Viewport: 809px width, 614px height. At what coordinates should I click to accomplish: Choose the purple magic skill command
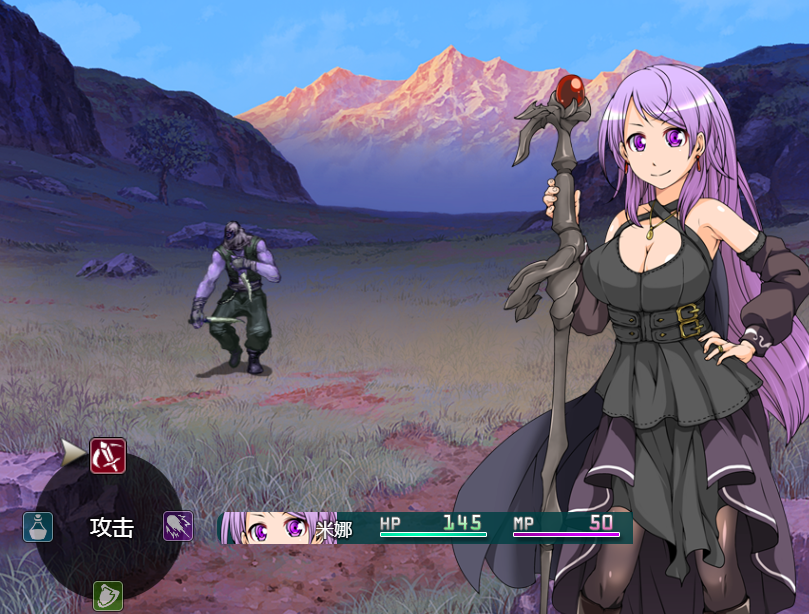(178, 527)
